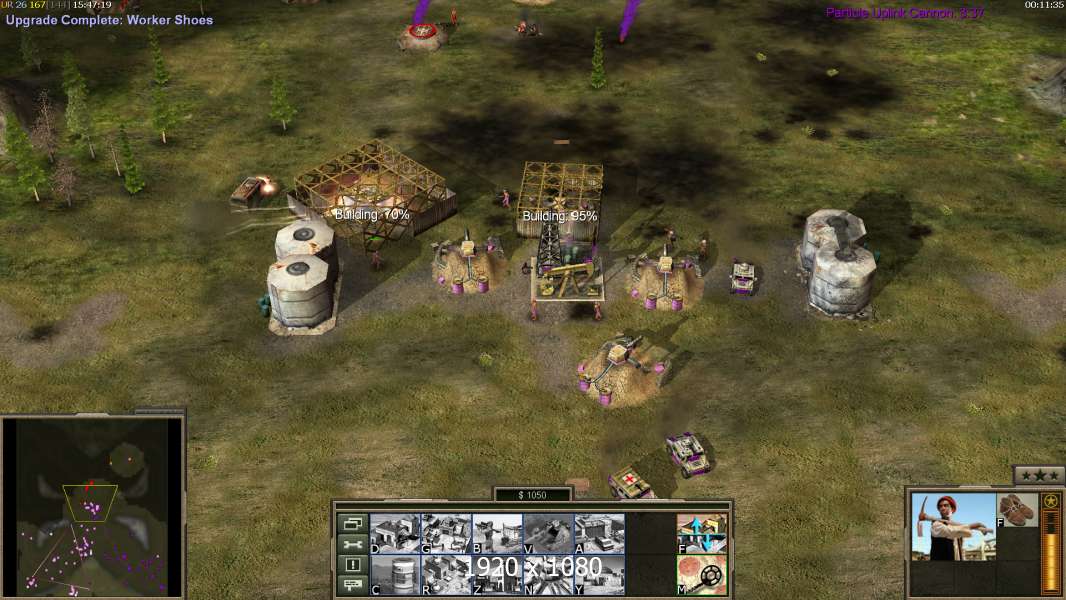Toggle the blue-arrows structure icon labeled F

pos(702,533)
